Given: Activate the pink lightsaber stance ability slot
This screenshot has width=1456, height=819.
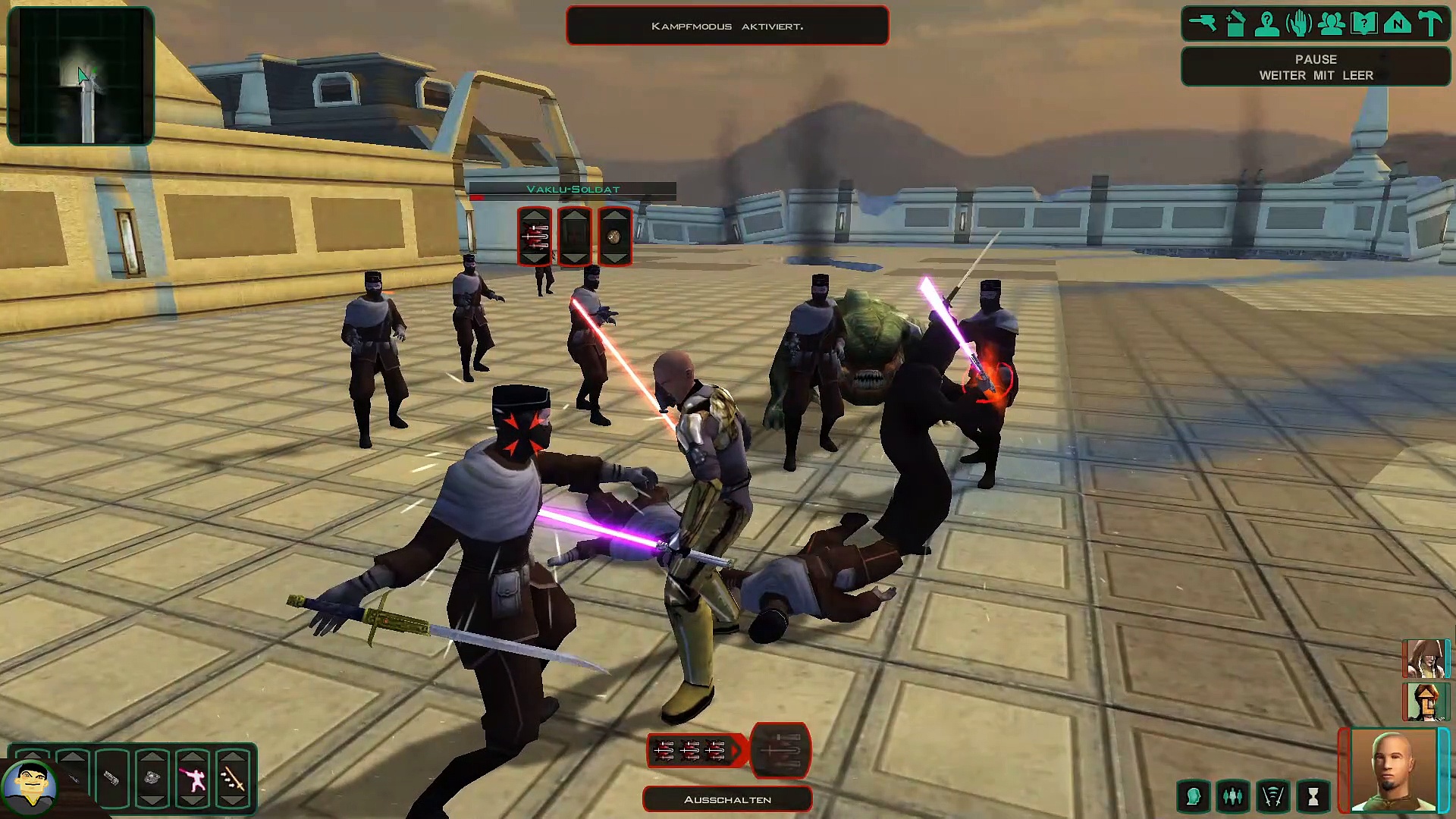Looking at the screenshot, I should [x=193, y=779].
